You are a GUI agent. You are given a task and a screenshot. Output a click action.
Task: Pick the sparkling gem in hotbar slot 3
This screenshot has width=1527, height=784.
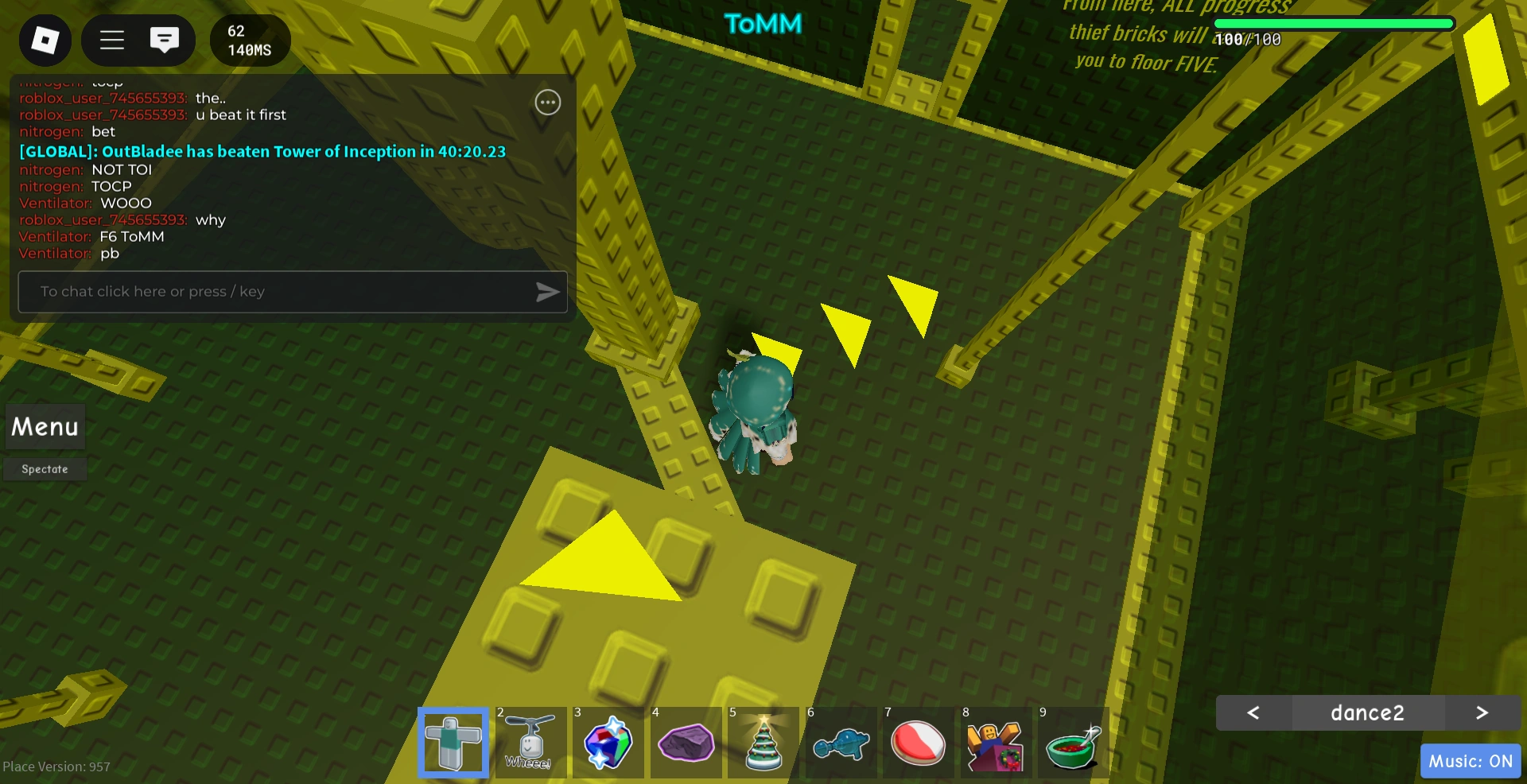(608, 743)
